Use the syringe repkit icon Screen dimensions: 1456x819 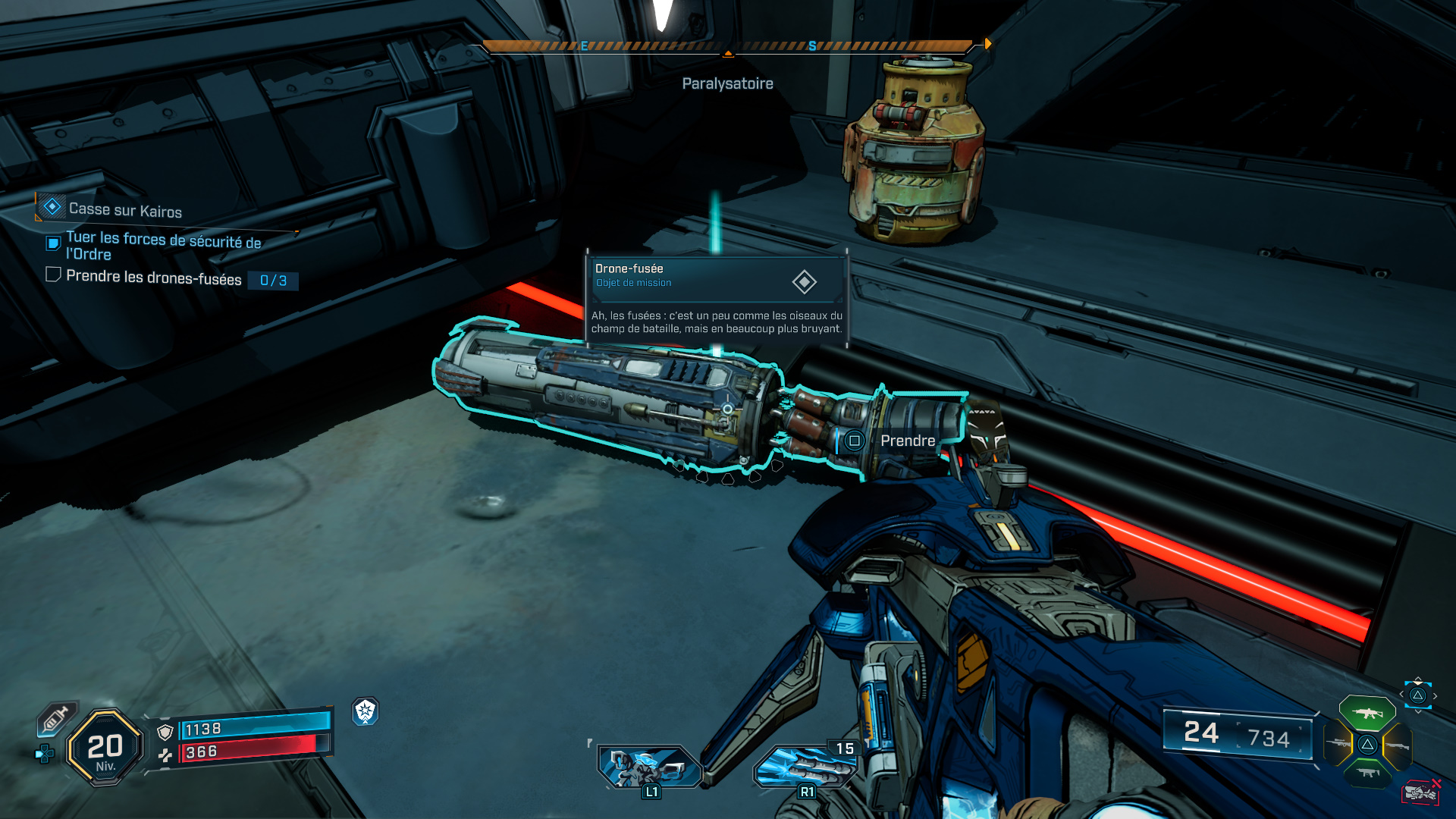[x=56, y=718]
